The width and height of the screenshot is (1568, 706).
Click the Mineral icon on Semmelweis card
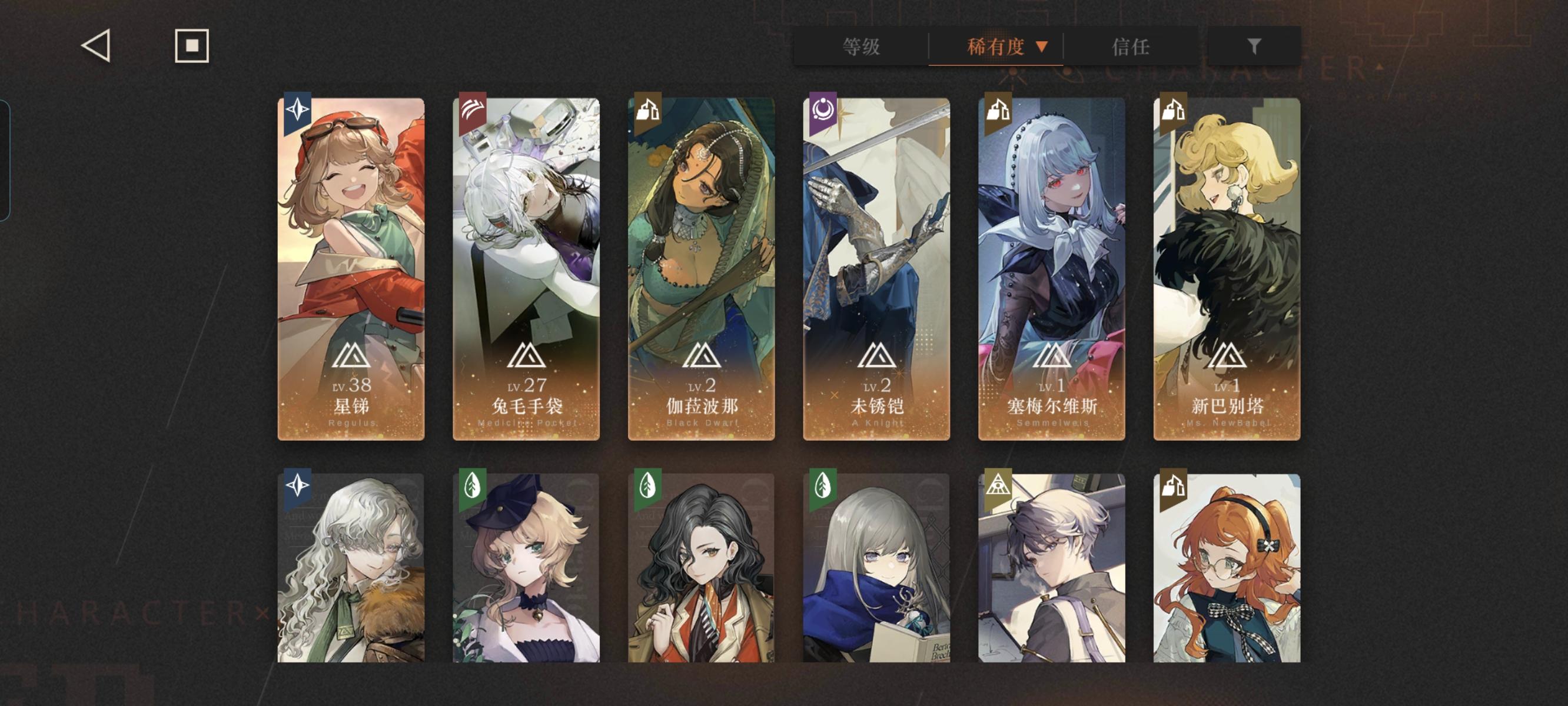(998, 108)
